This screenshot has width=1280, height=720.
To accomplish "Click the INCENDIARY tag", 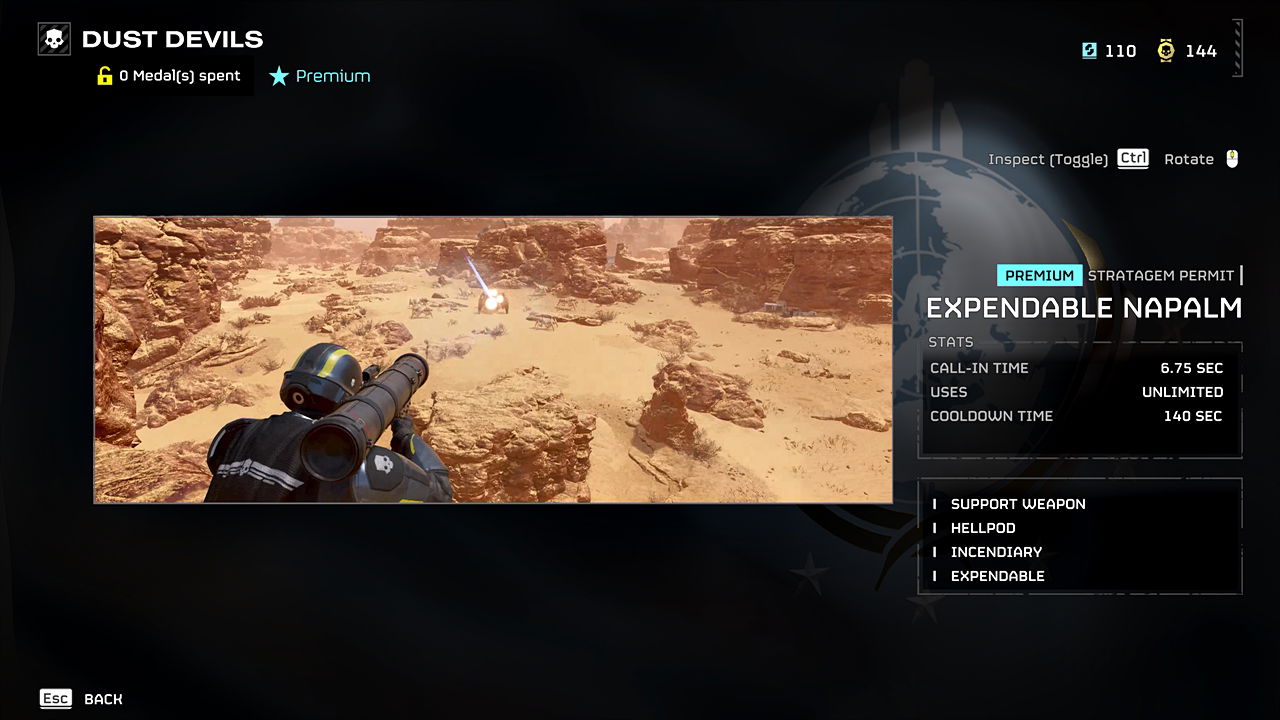I will click(x=996, y=552).
